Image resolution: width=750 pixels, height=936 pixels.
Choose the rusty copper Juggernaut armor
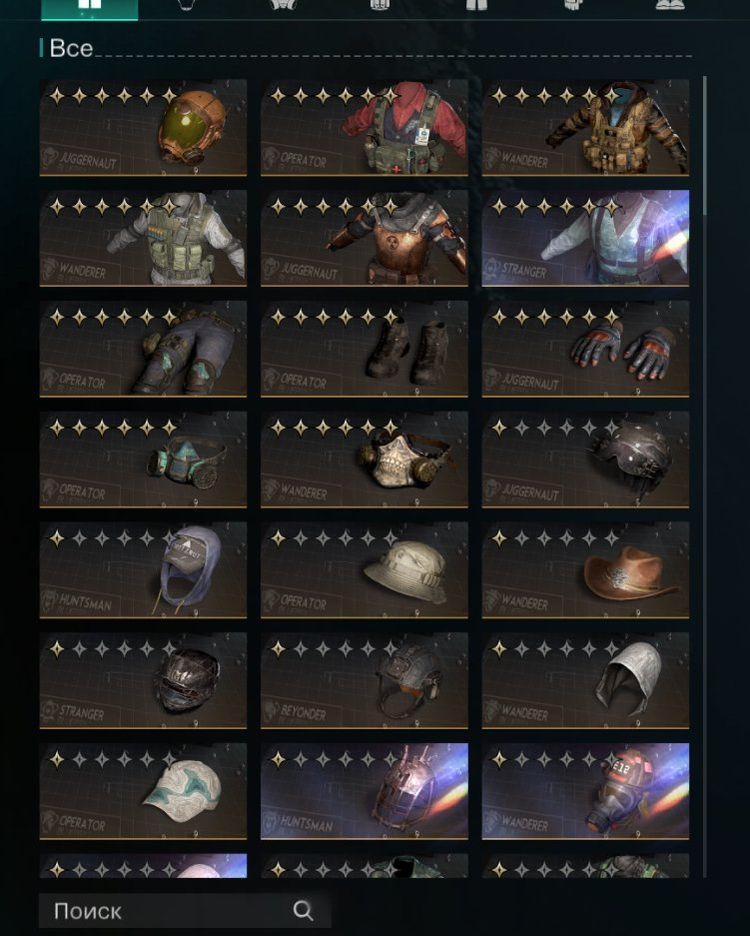tap(364, 238)
